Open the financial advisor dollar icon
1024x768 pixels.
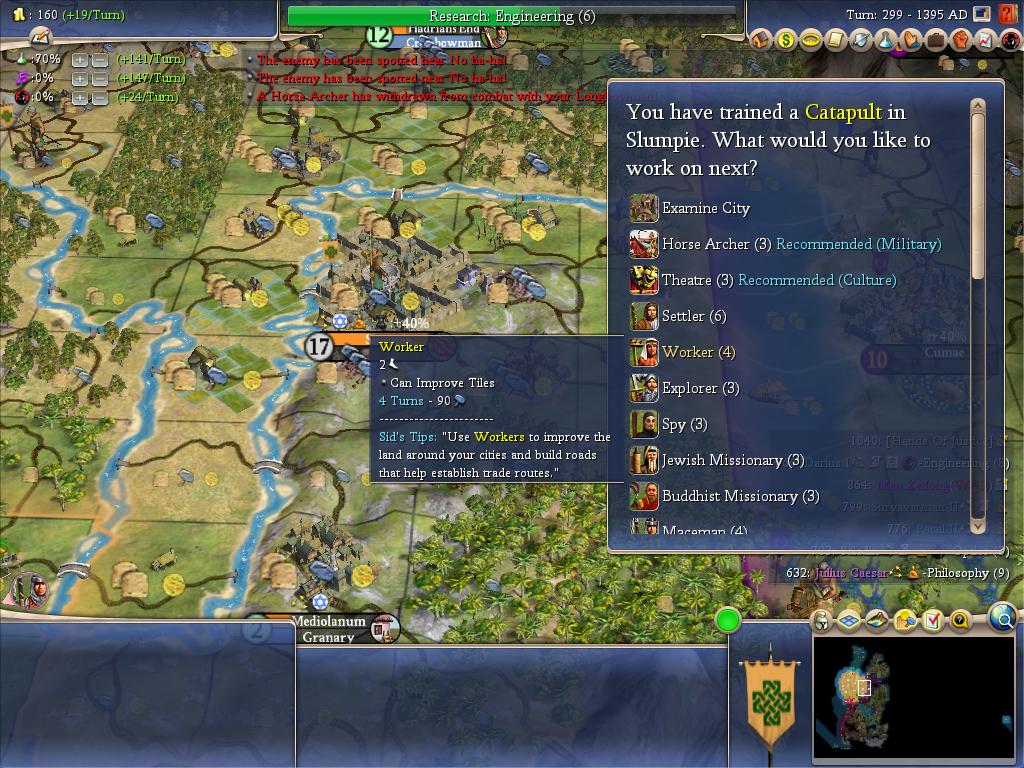(787, 40)
